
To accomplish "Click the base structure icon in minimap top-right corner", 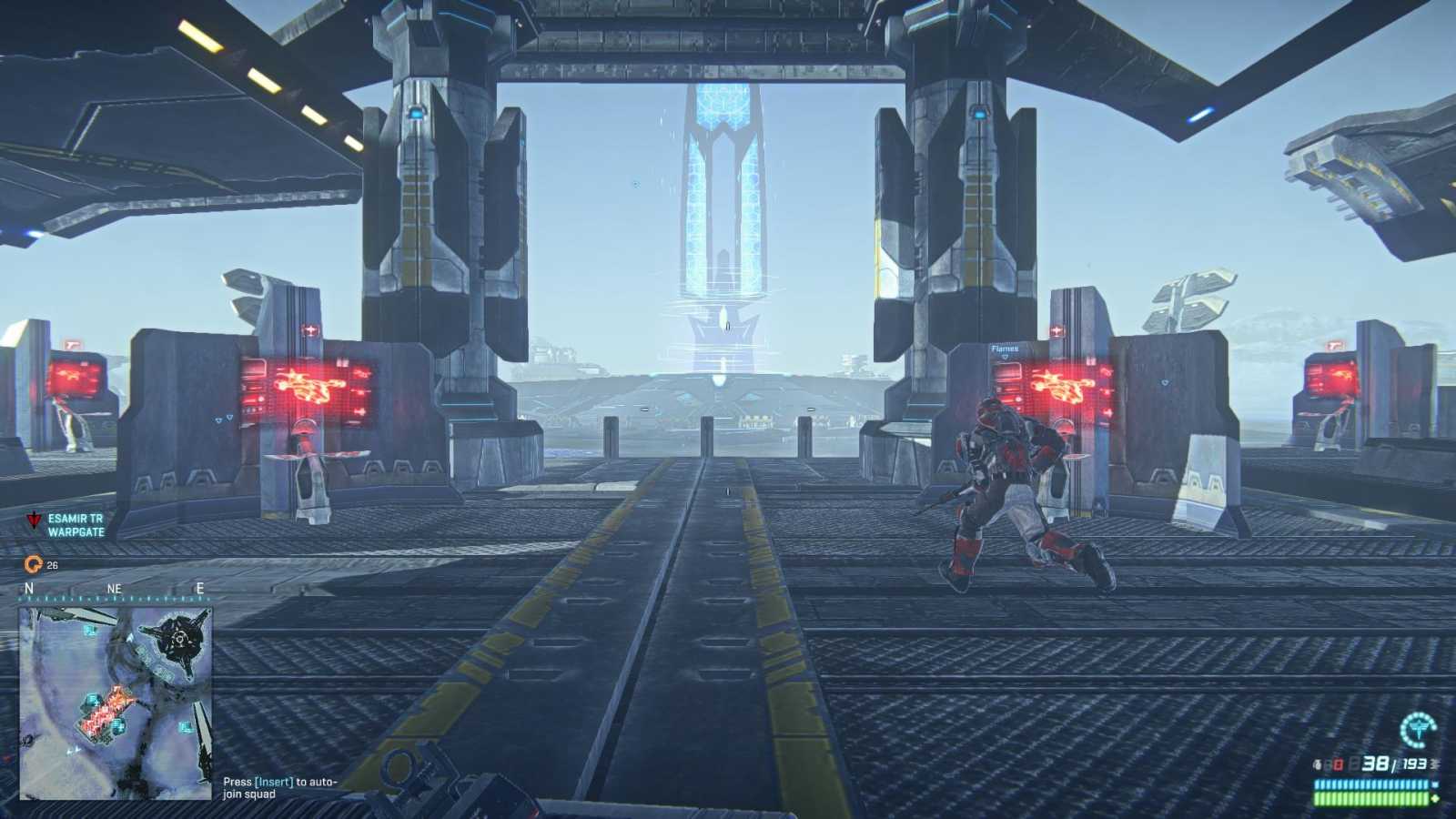I will click(178, 641).
